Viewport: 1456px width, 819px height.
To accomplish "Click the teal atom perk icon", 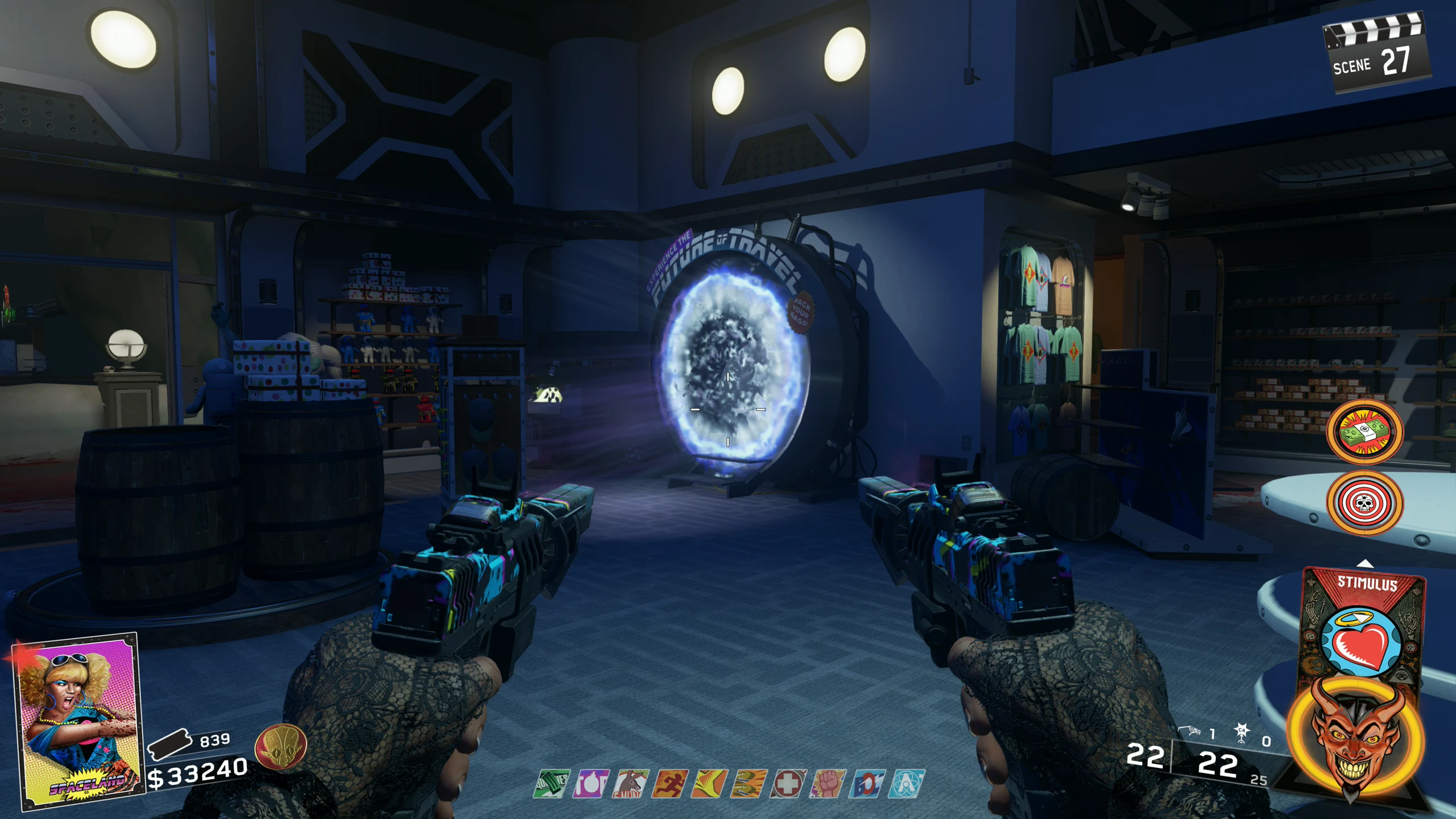I will (x=907, y=784).
